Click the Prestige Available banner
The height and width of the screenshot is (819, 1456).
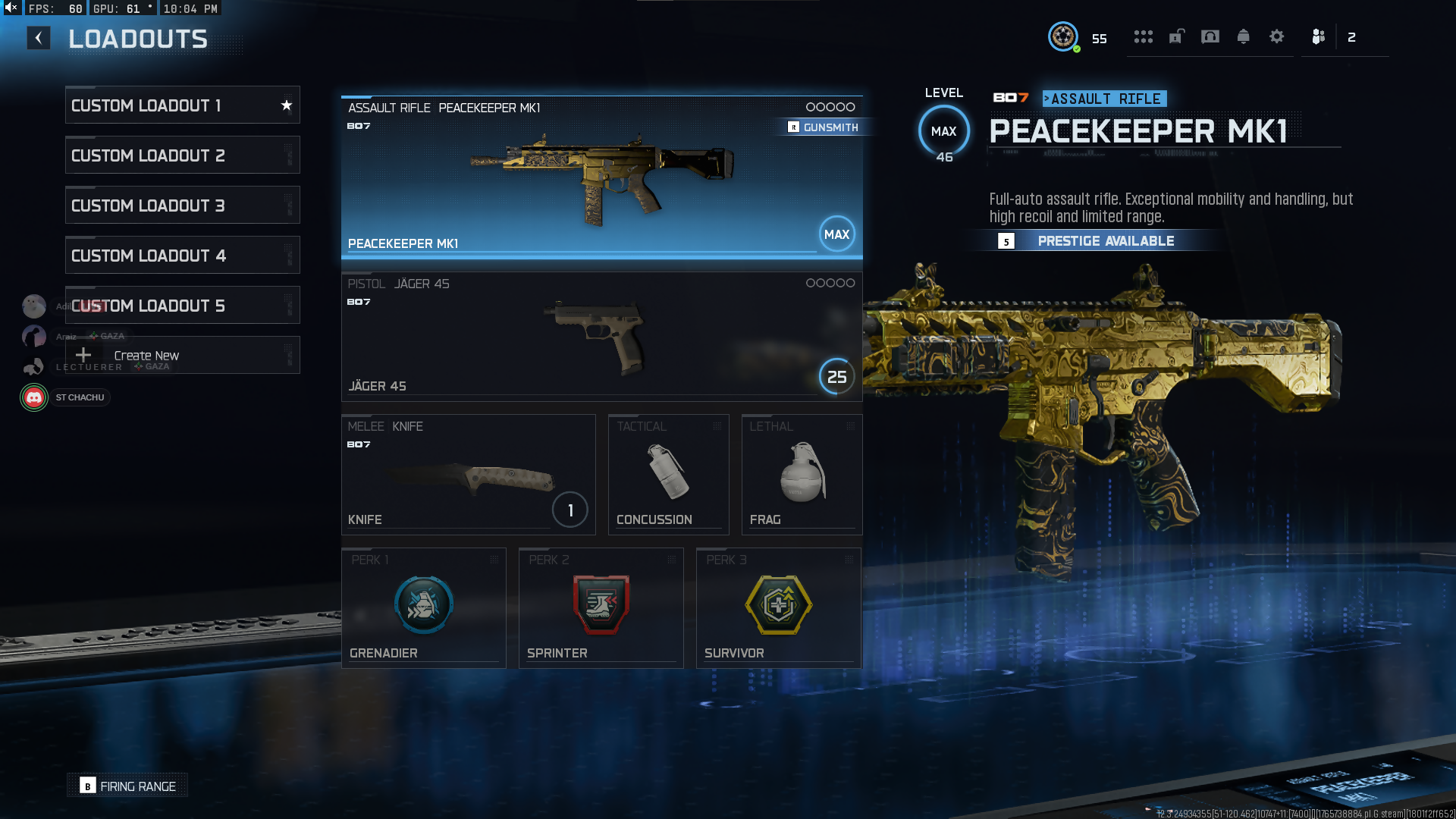[x=1104, y=241]
